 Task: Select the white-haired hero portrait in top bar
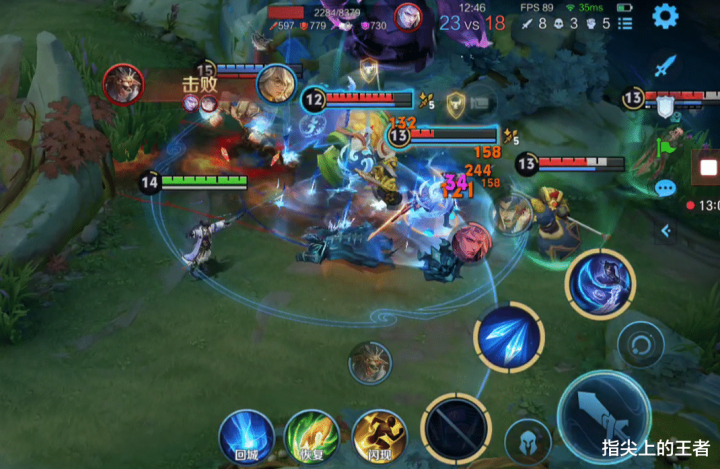[407, 16]
